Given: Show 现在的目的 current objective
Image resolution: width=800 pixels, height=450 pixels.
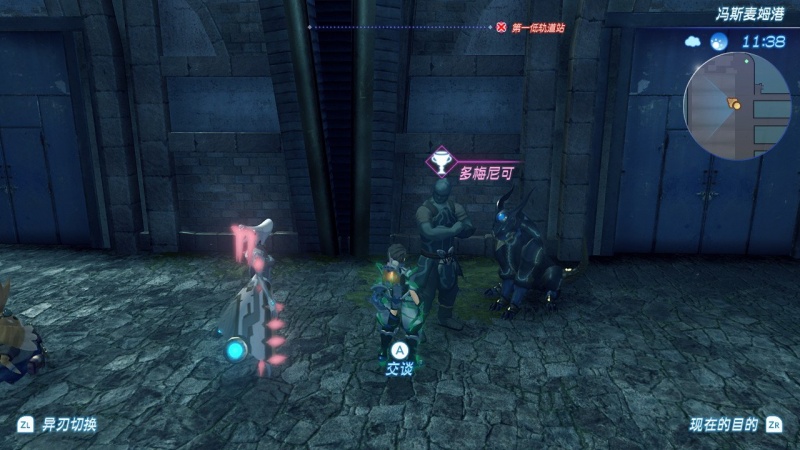Looking at the screenshot, I should [x=735, y=424].
